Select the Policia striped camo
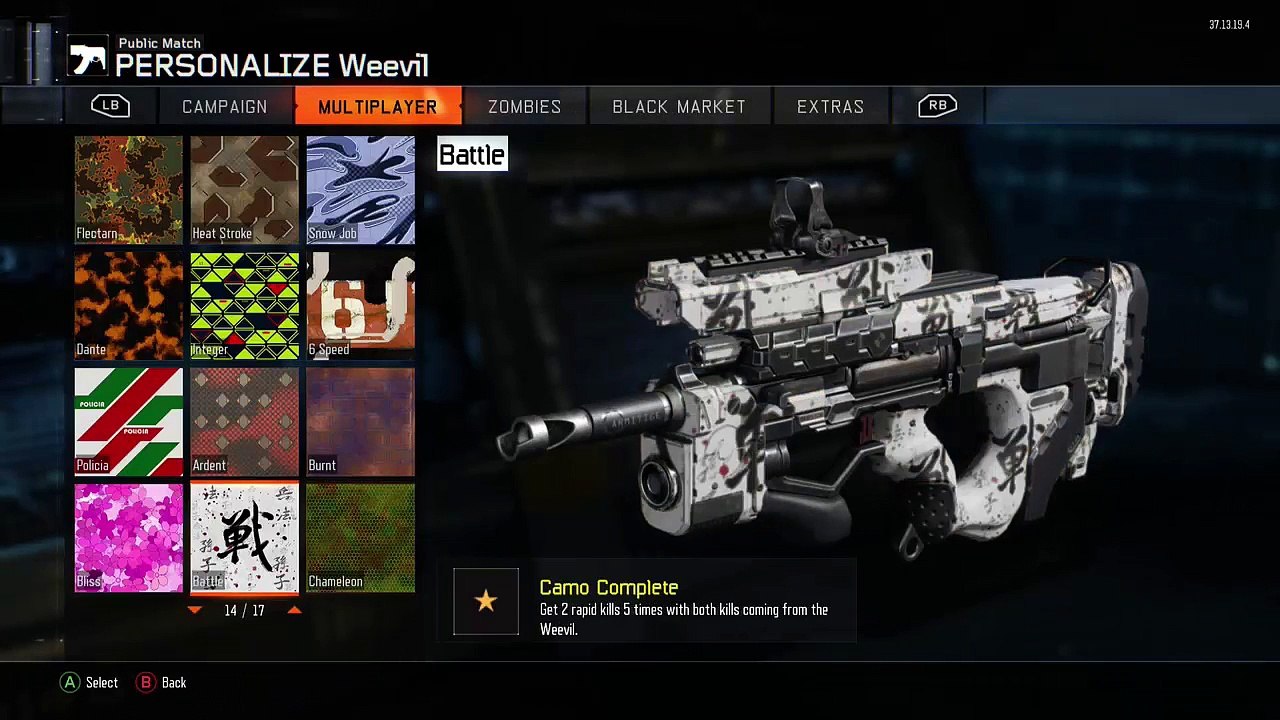Image resolution: width=1280 pixels, height=720 pixels. pyautogui.click(x=129, y=422)
